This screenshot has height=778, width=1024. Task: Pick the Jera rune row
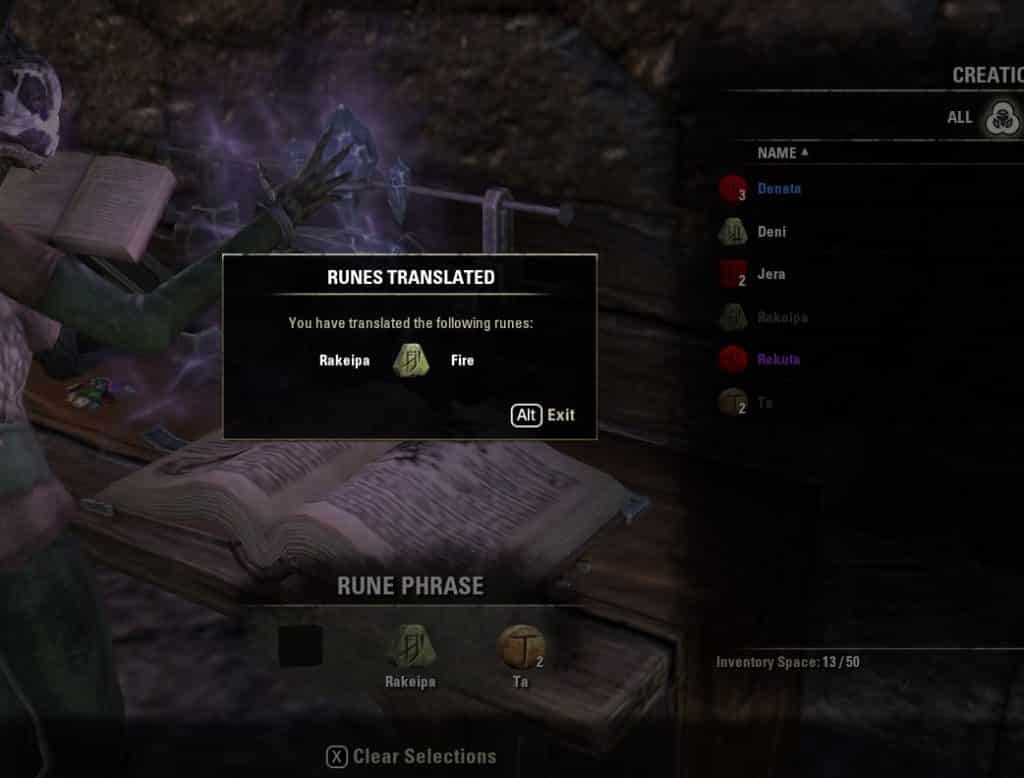771,274
